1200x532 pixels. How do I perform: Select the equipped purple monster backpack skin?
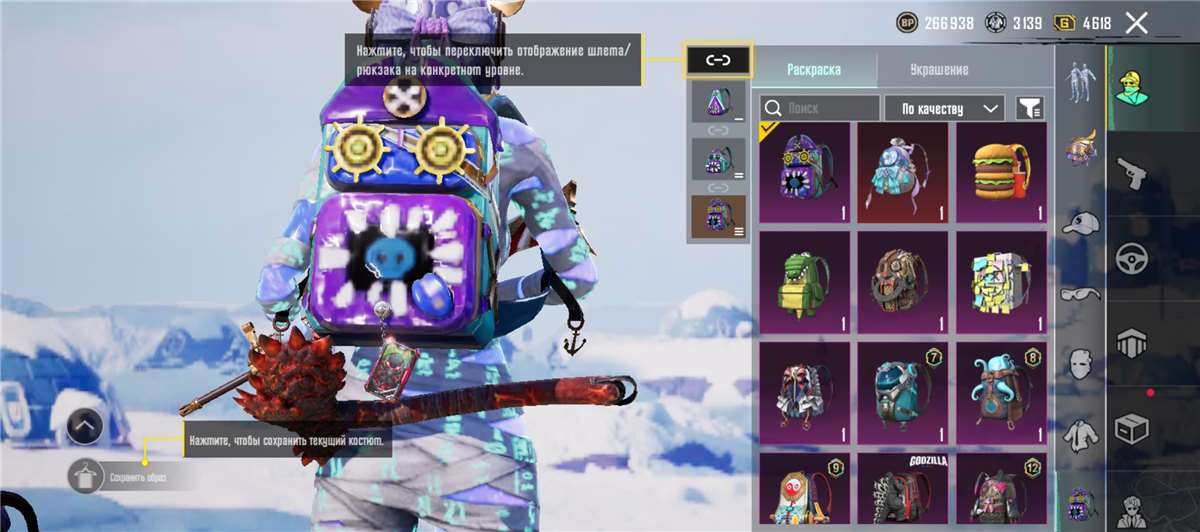coord(804,173)
